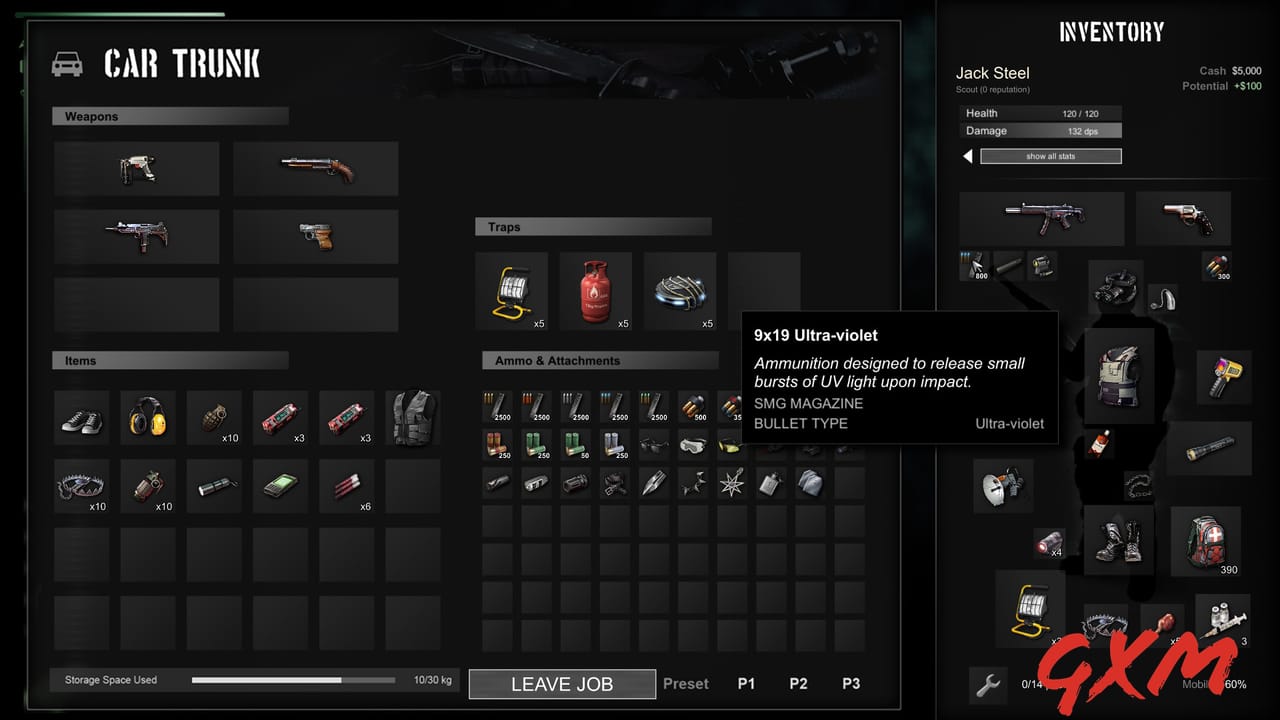Select the throwing star in Ammo & Attachments
This screenshot has height=720, width=1280.
click(730, 482)
